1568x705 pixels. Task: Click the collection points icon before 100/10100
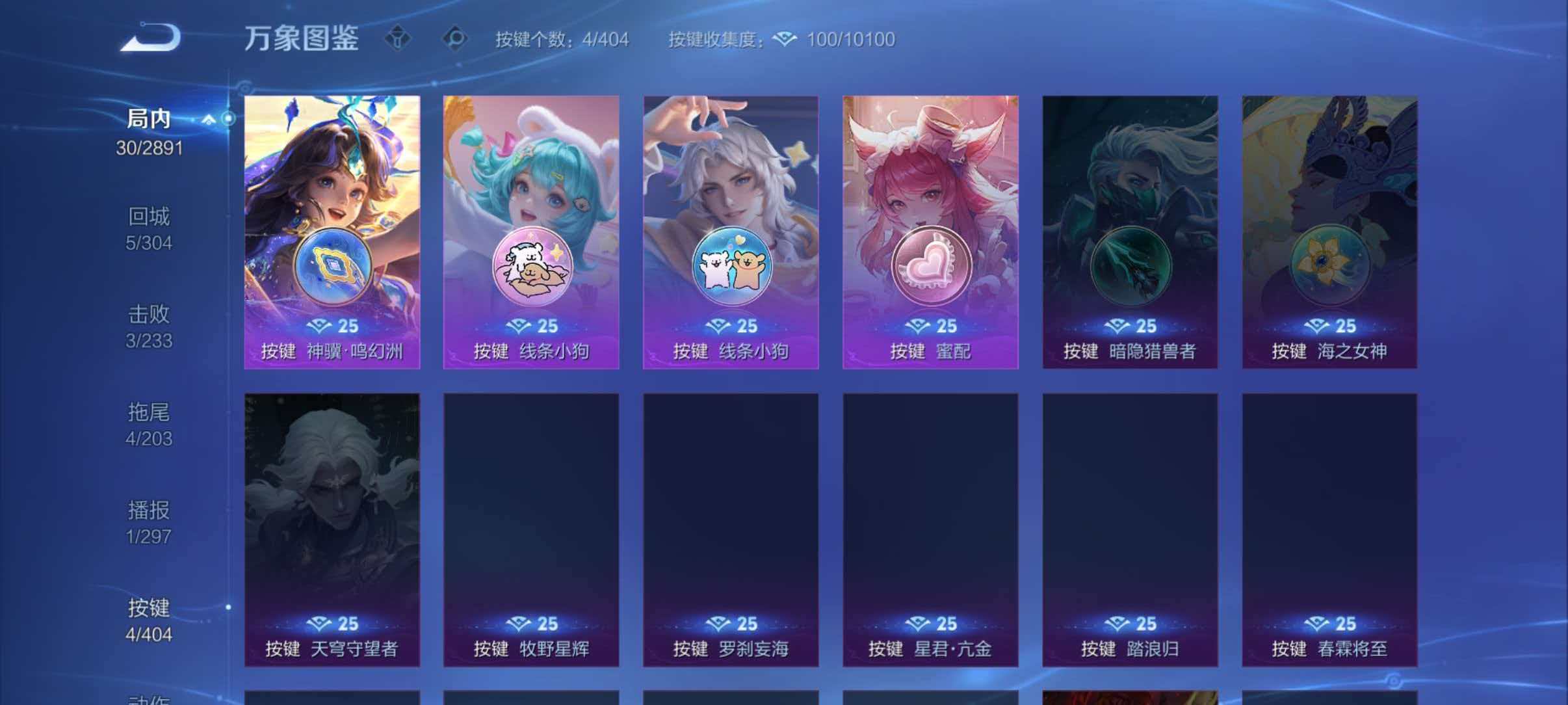point(785,39)
